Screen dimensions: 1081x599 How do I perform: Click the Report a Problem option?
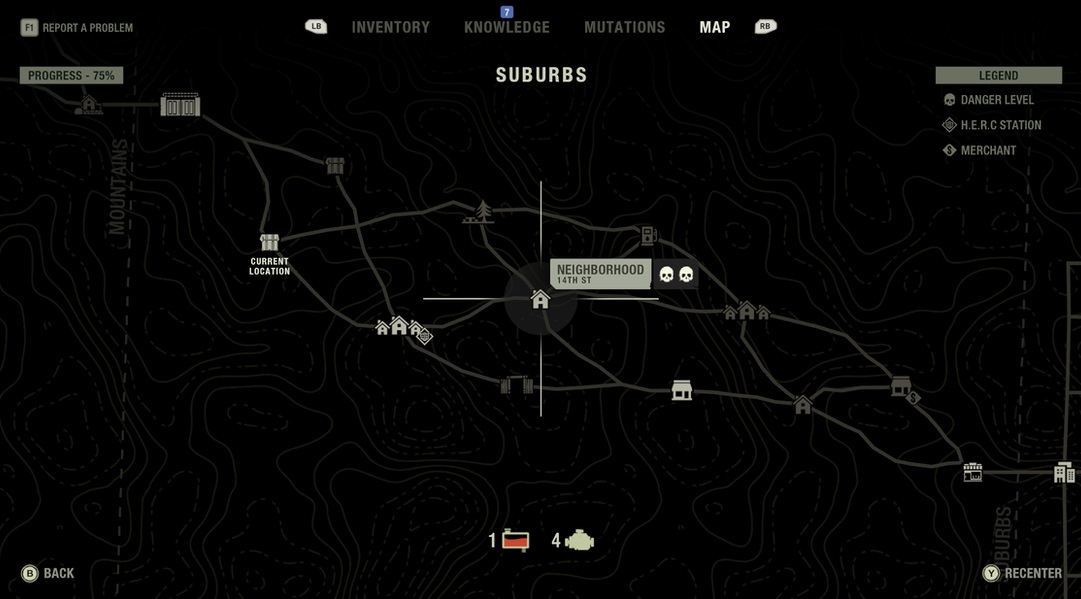pyautogui.click(x=77, y=27)
